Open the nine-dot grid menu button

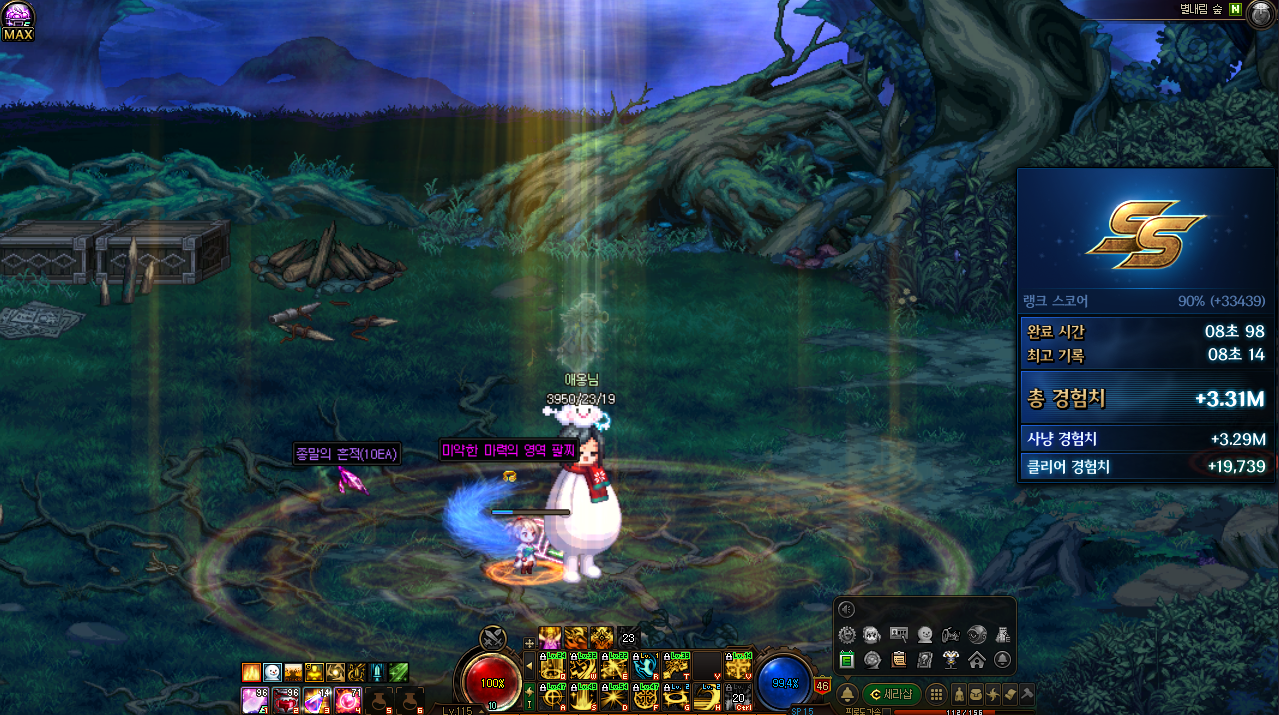tap(936, 694)
